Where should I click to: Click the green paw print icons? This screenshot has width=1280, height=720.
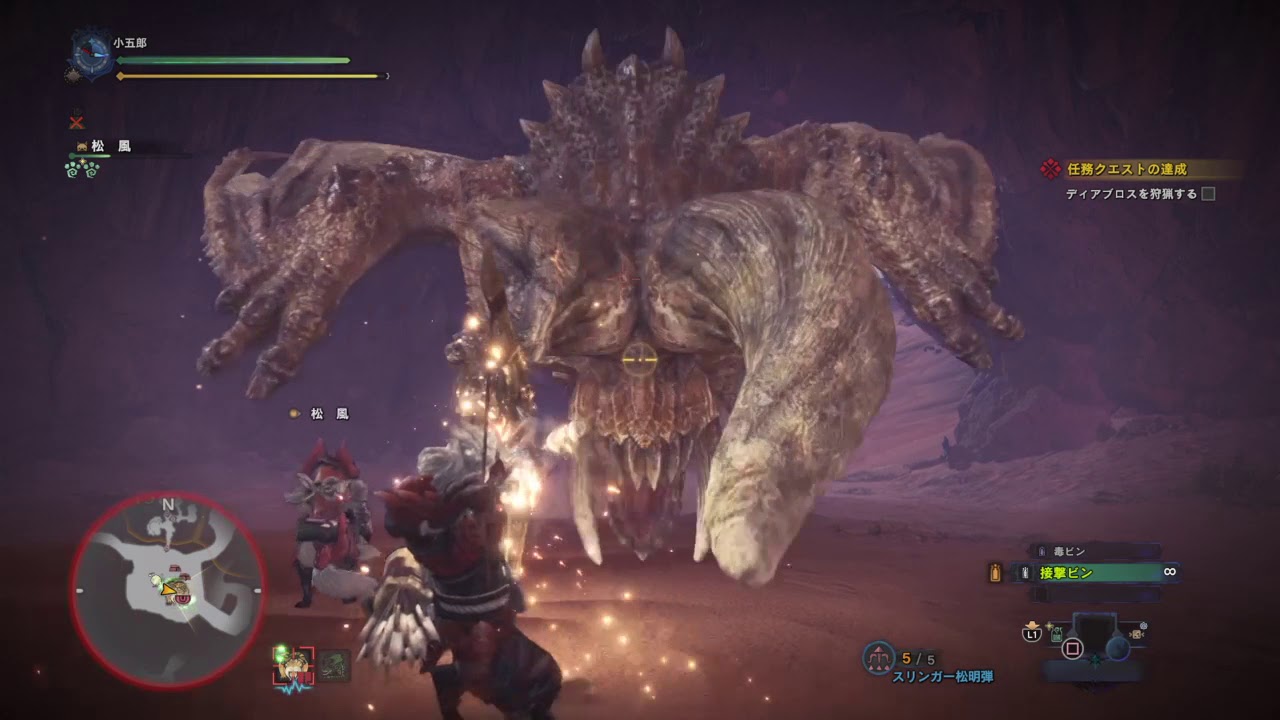click(84, 167)
